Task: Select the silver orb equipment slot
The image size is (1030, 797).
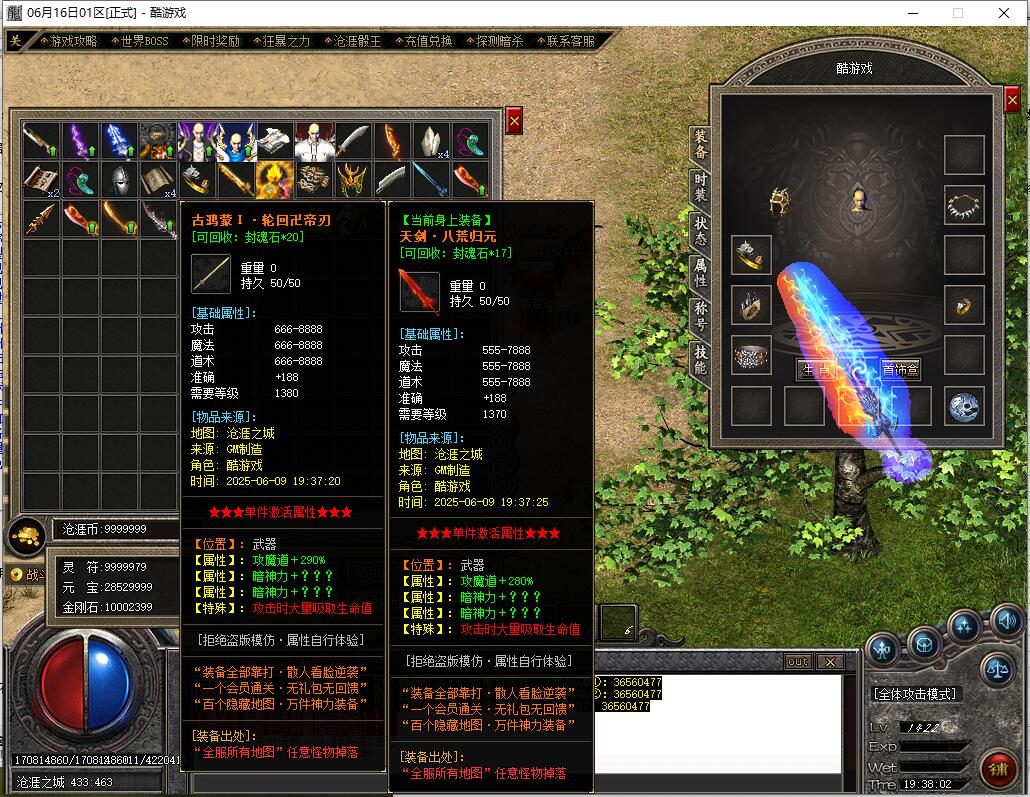Action: pos(964,406)
